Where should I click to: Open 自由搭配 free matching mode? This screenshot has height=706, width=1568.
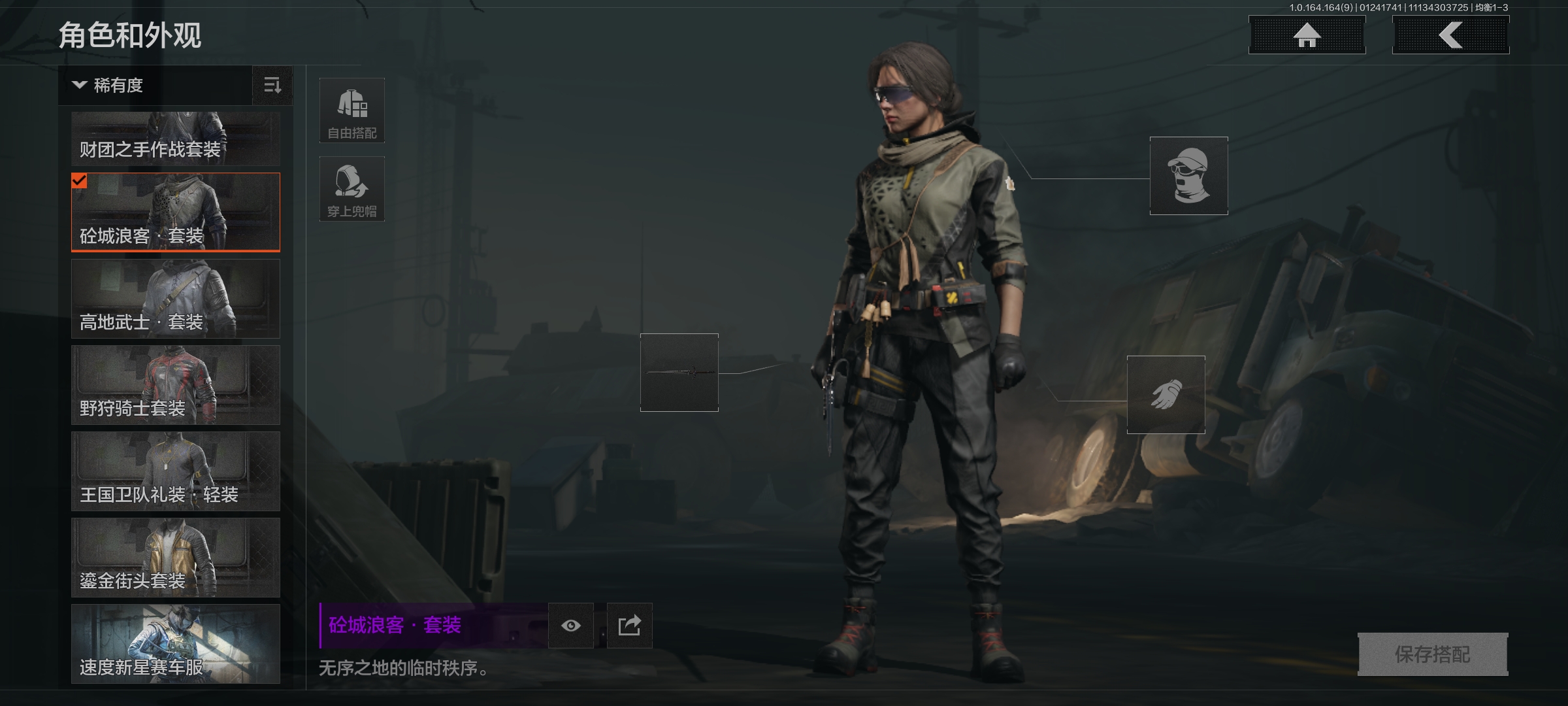click(x=351, y=110)
